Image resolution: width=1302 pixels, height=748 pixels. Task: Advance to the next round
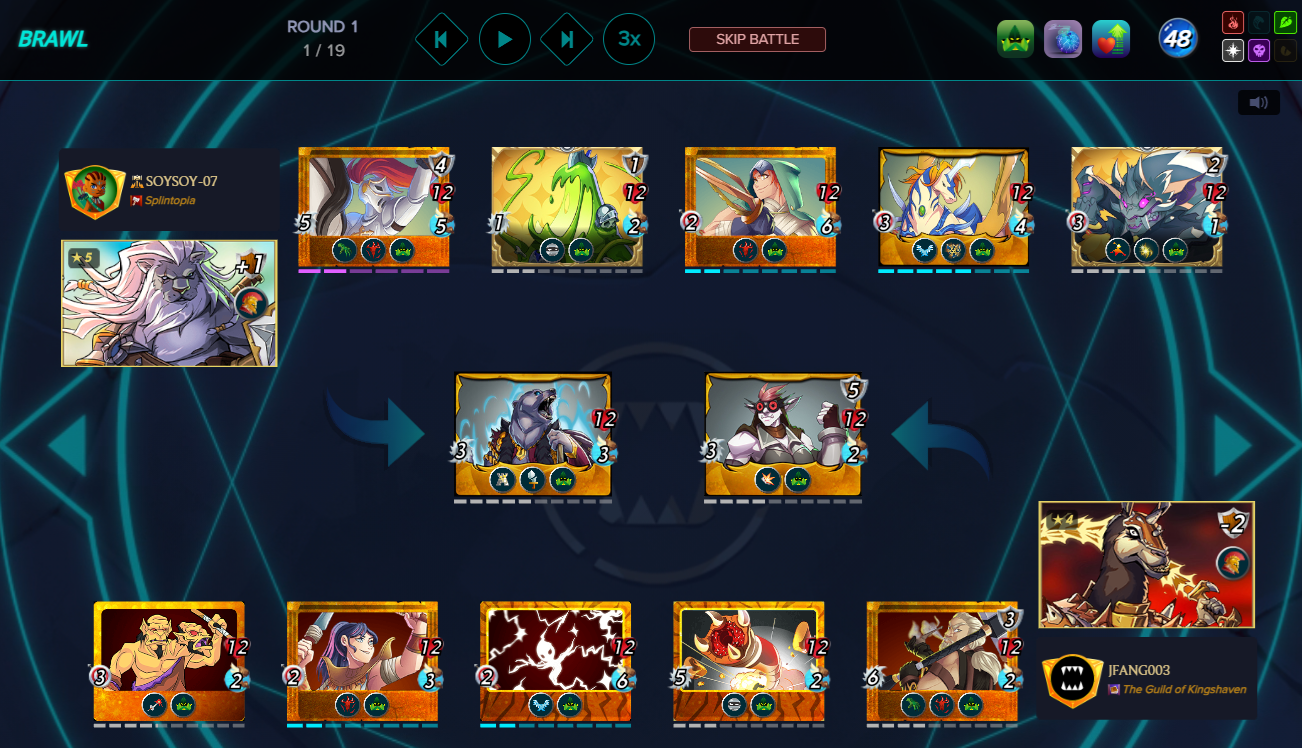pos(567,40)
